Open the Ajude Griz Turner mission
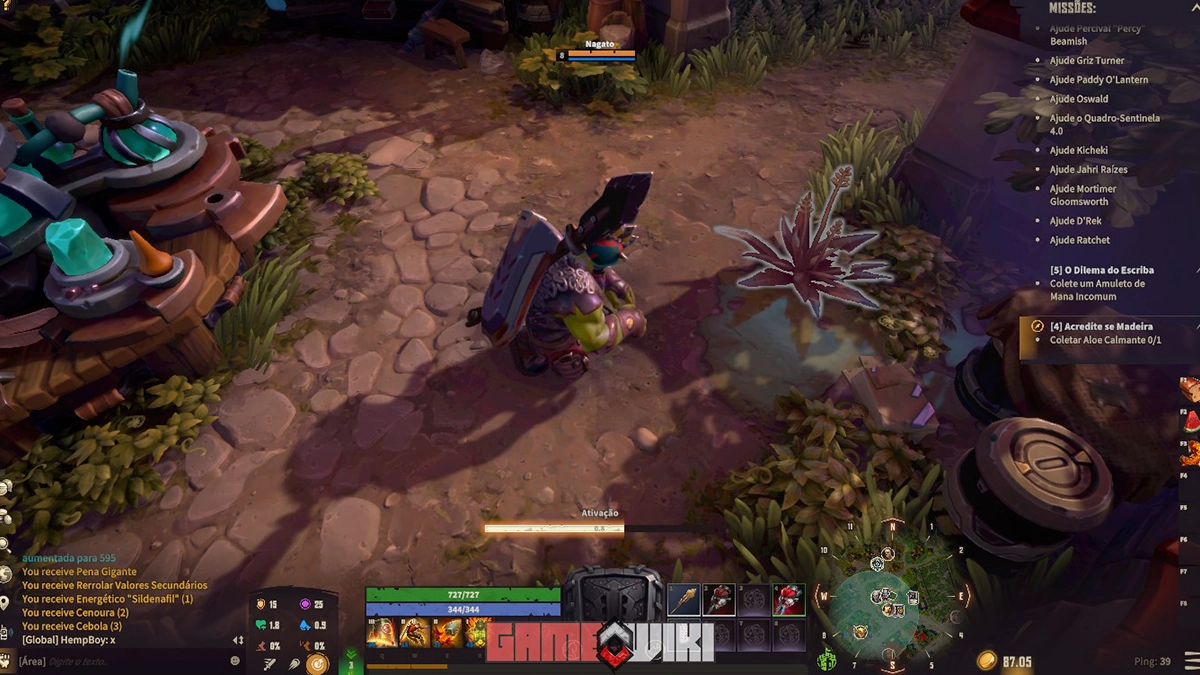 coord(1086,61)
